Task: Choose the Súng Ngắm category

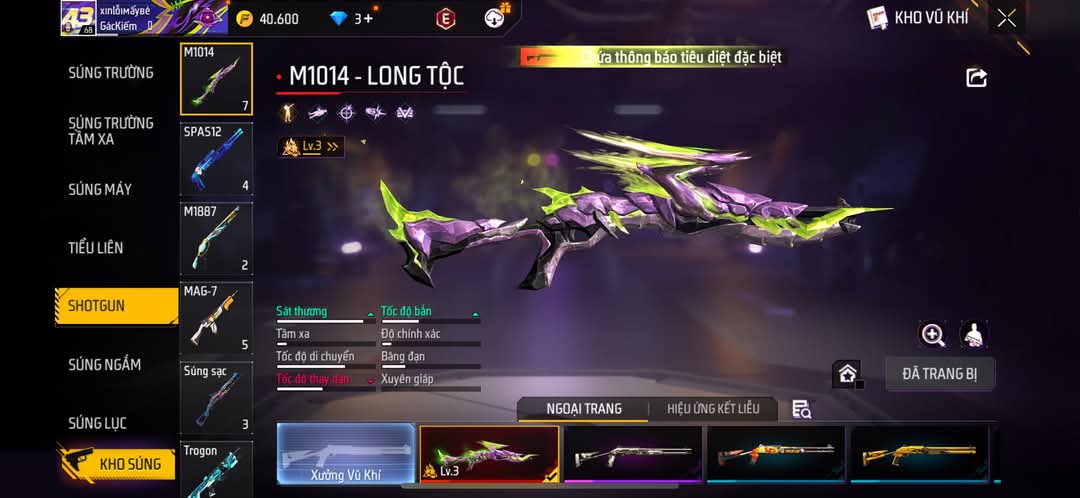Action: 105,365
